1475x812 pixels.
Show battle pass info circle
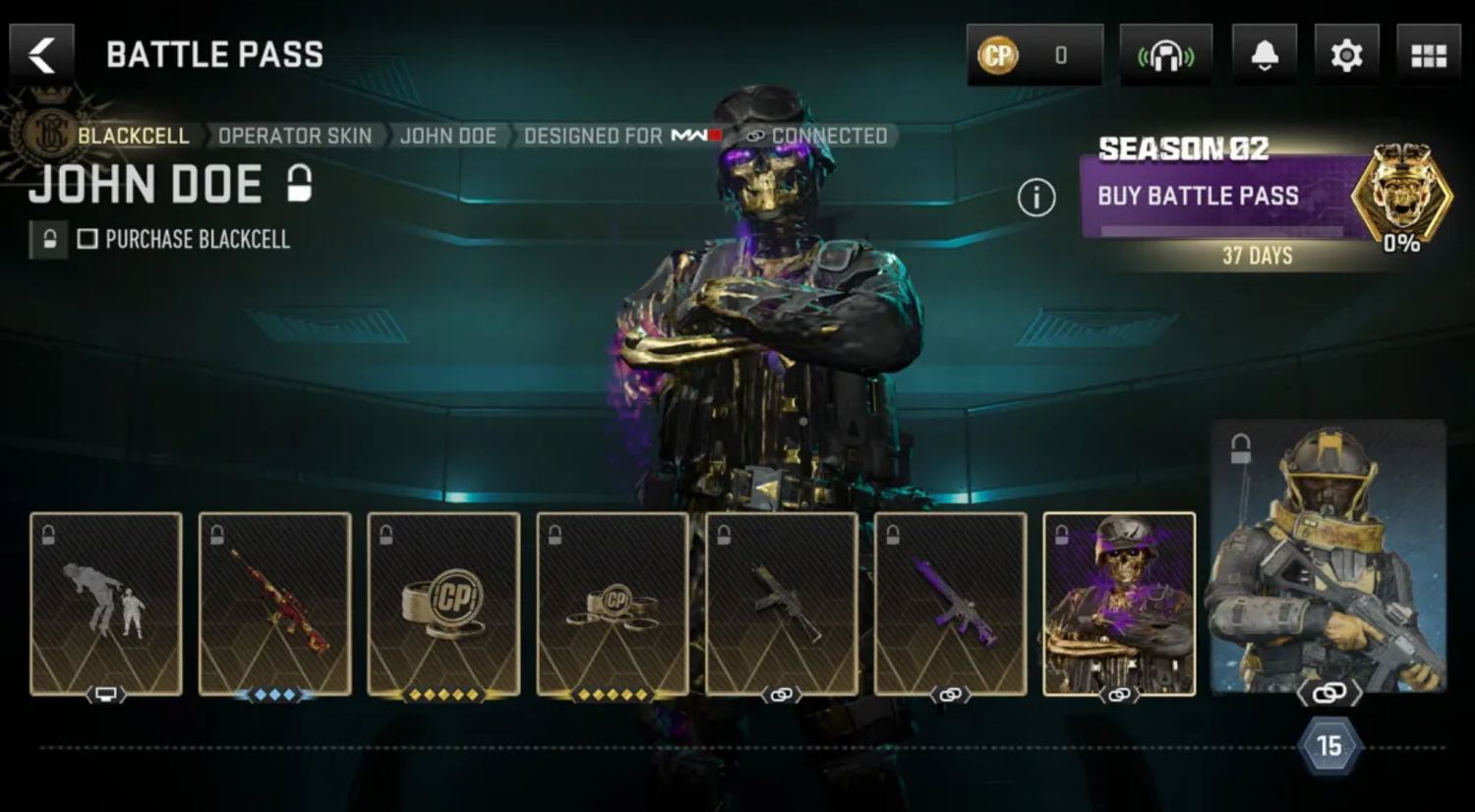[1035, 198]
